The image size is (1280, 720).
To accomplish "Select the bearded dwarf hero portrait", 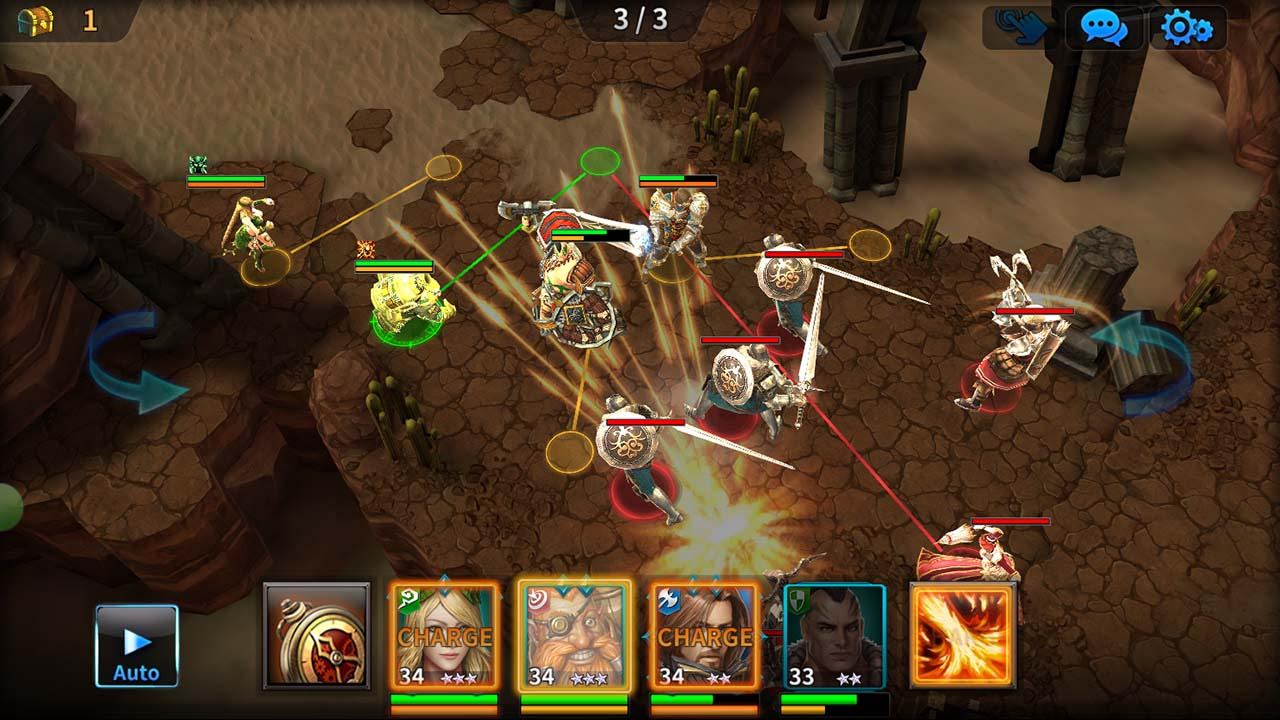I will (575, 636).
